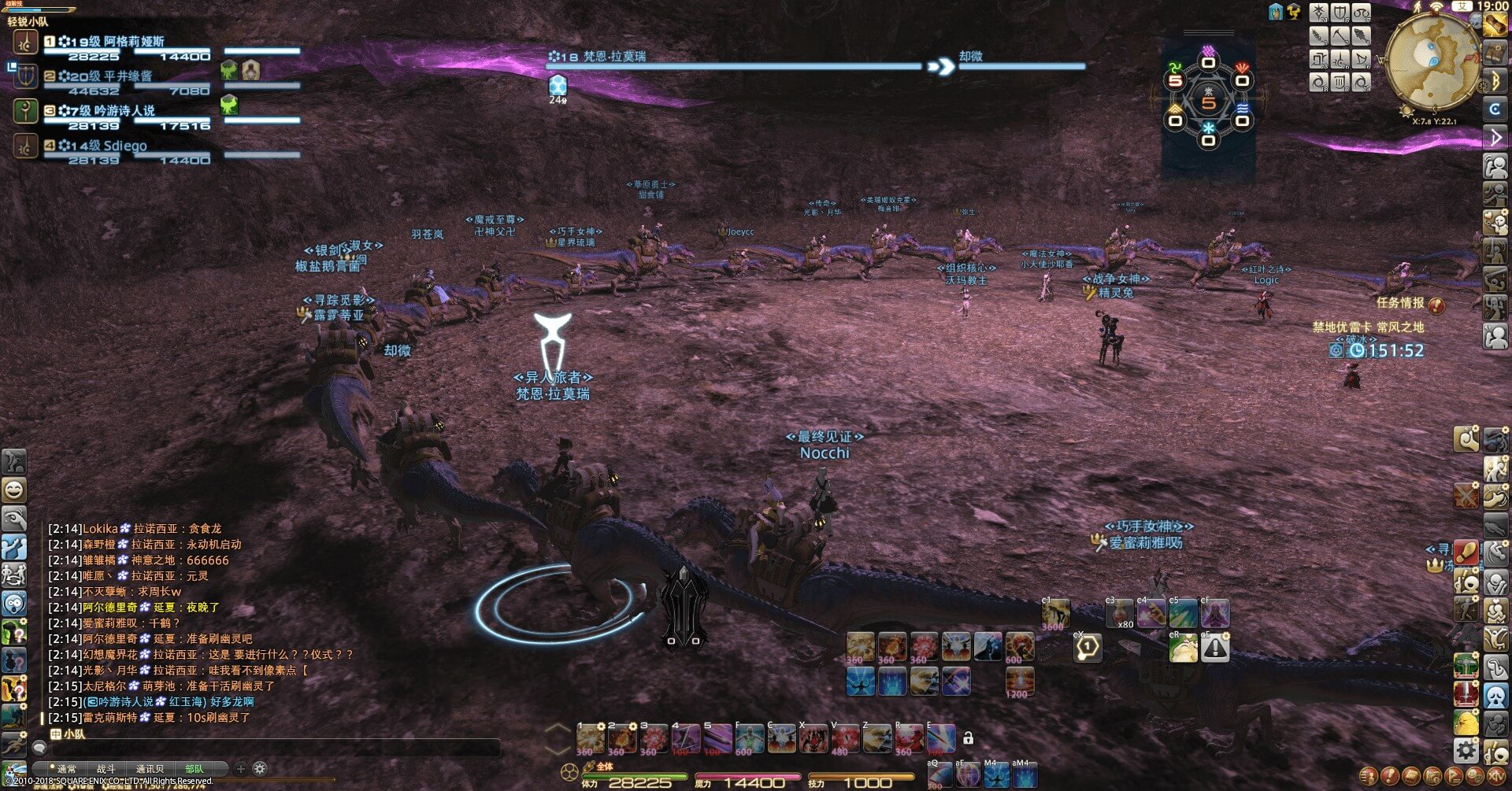Switch to the 战斗 chat tab
Screen dimensions: 1512x791
[106, 769]
